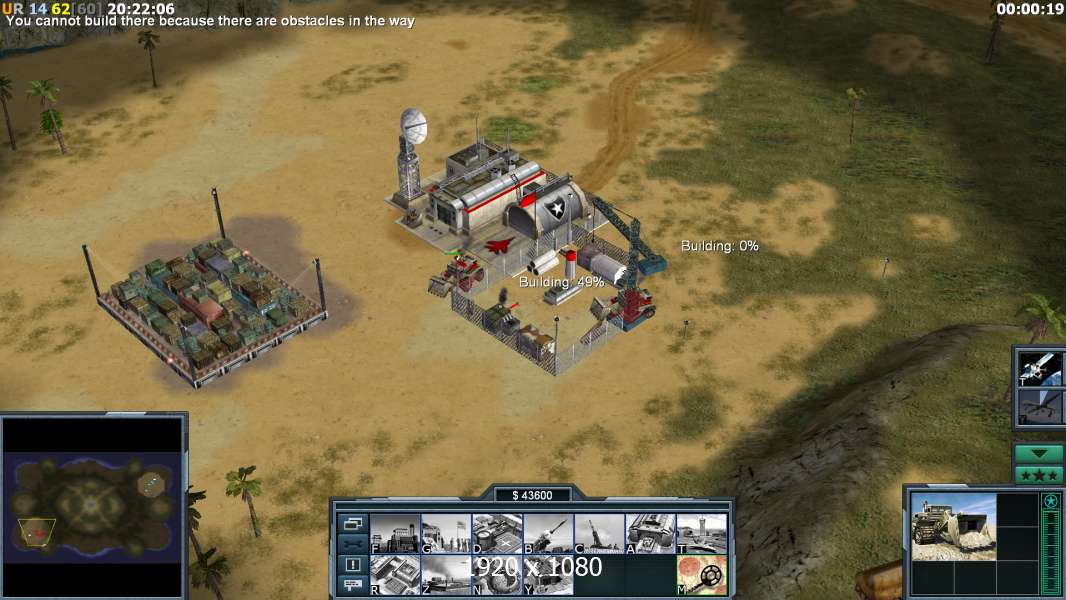Choose the compound building icon marked R
This screenshot has width=1066, height=600.
(x=394, y=574)
